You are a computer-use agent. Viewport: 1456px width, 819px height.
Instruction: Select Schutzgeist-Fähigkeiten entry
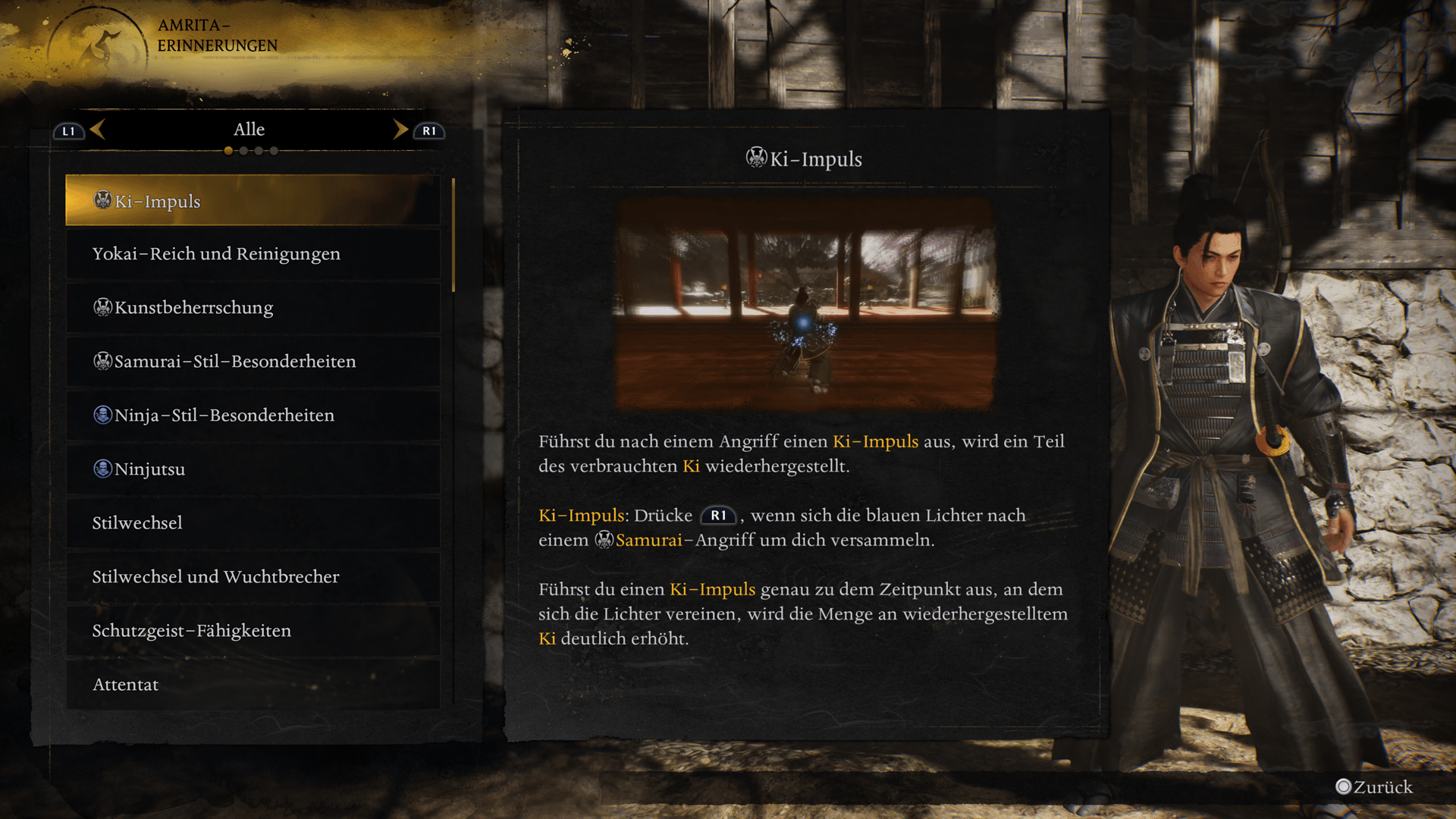[x=253, y=631]
